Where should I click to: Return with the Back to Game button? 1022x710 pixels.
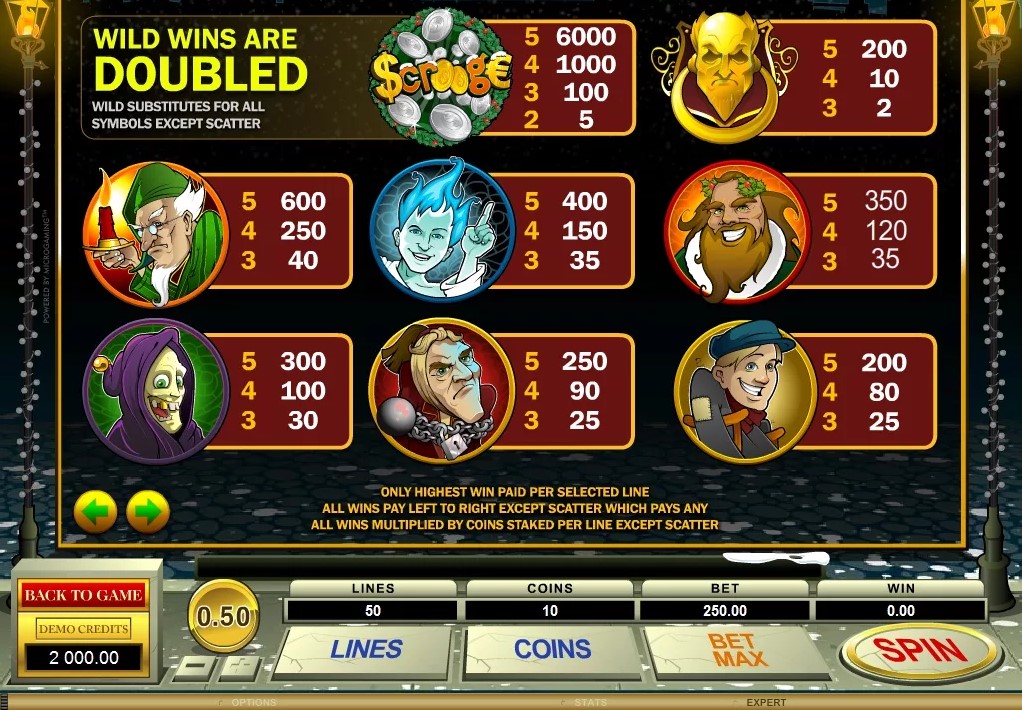pos(83,595)
